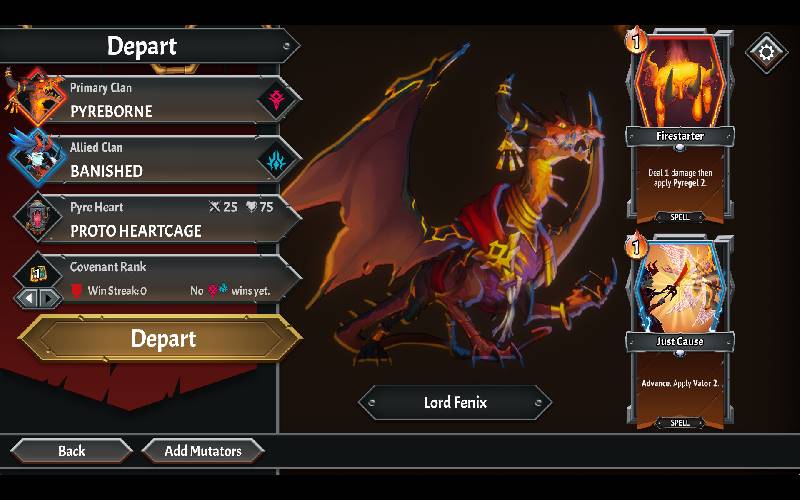Open the Add Mutators menu

click(x=203, y=451)
